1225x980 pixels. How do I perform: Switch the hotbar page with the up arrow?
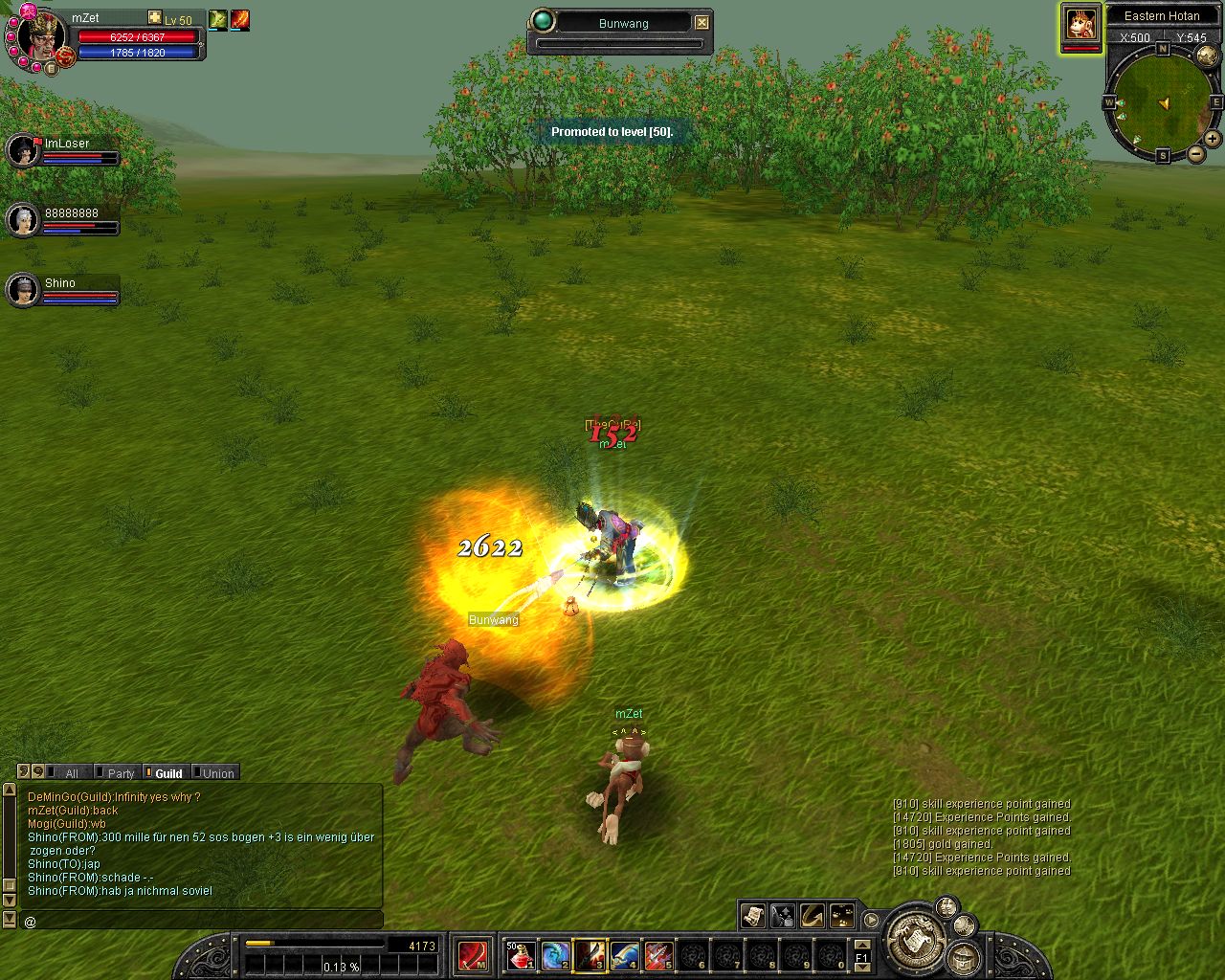coord(861,945)
